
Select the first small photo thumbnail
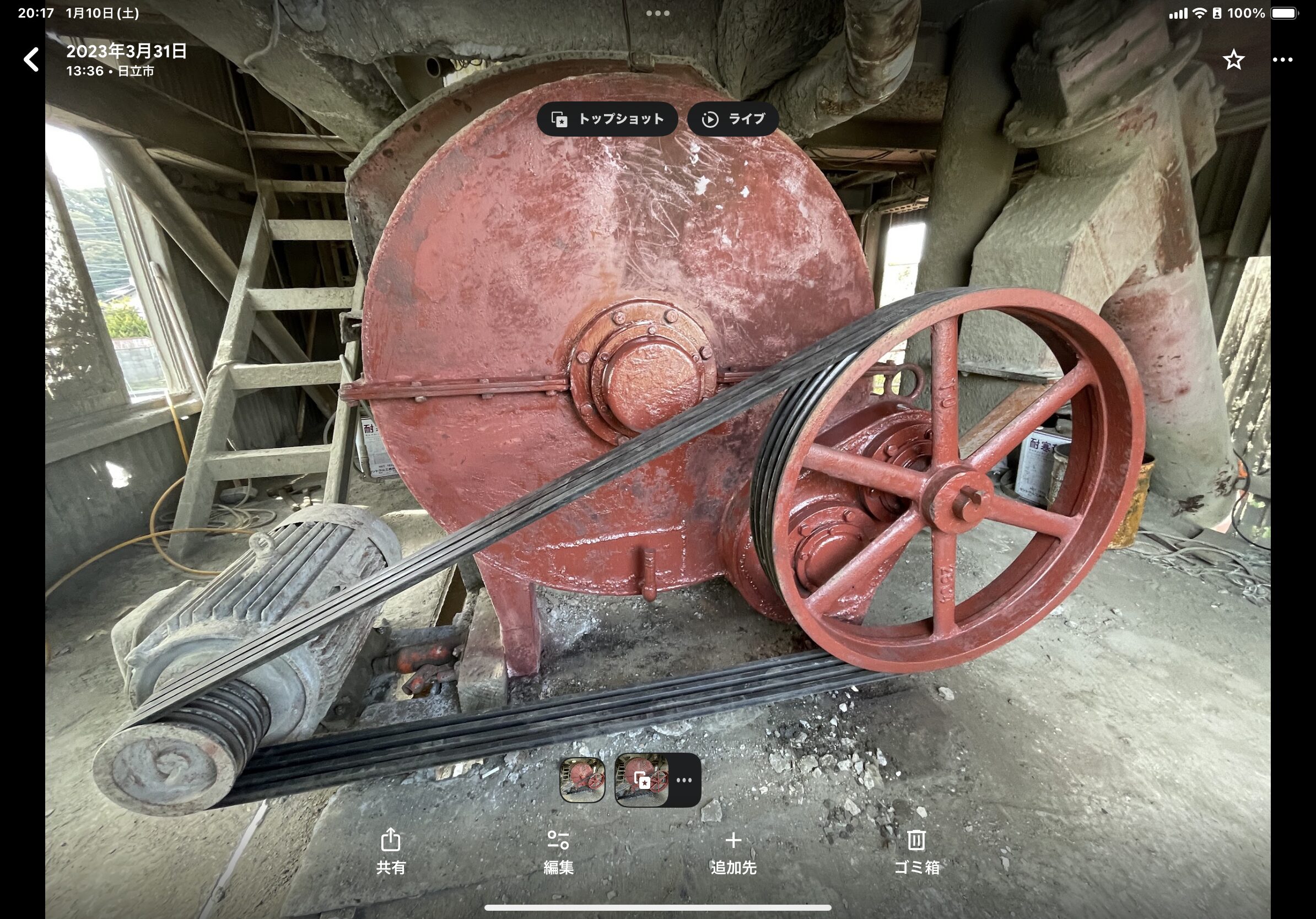pyautogui.click(x=583, y=780)
